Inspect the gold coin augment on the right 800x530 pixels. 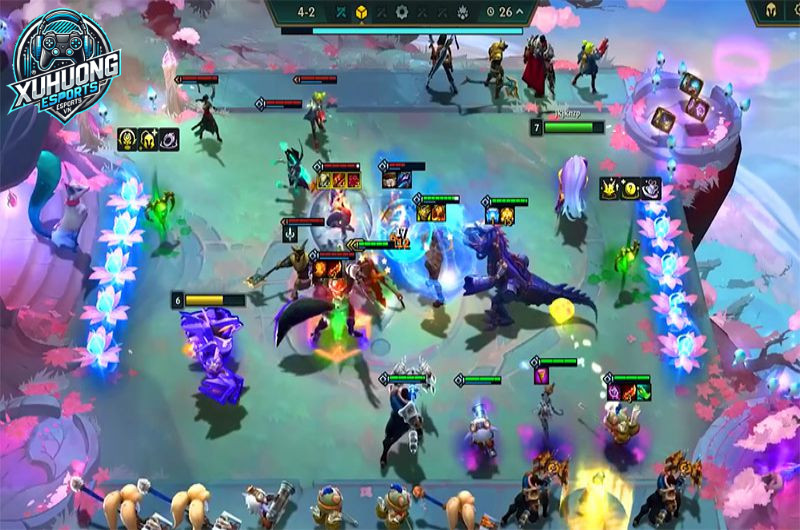pyautogui.click(x=630, y=187)
